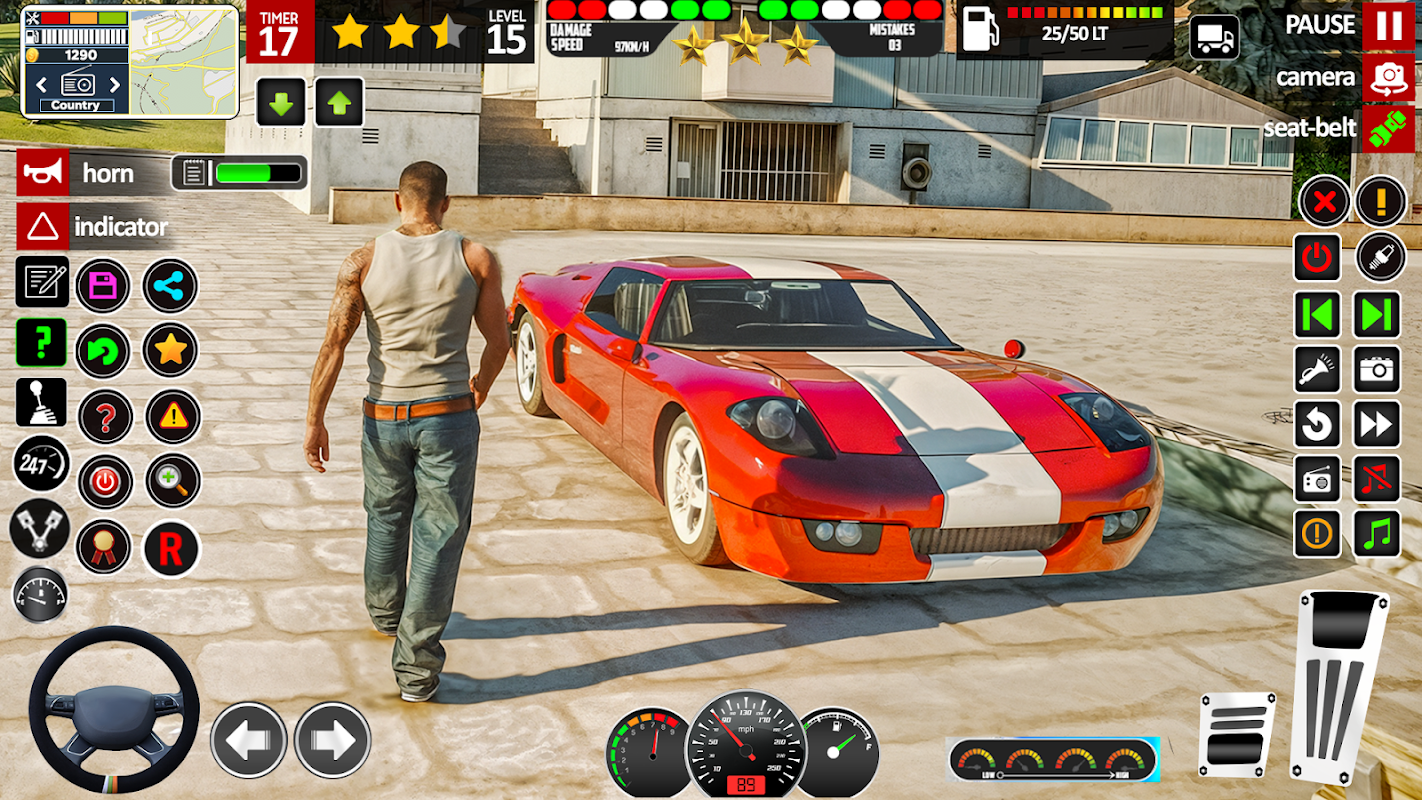Steer left with the left arrow button
This screenshot has height=800, width=1422.
coord(249,740)
